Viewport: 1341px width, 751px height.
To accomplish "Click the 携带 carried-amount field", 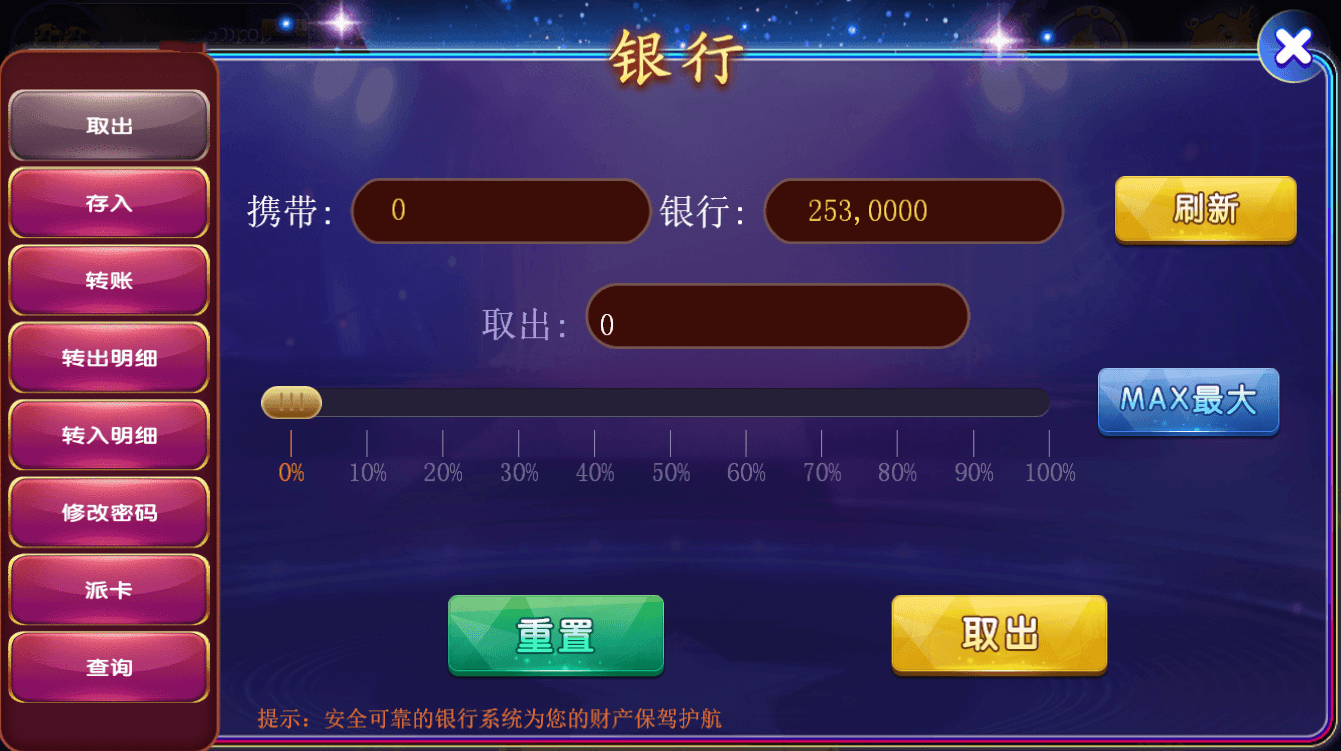I will coord(500,211).
